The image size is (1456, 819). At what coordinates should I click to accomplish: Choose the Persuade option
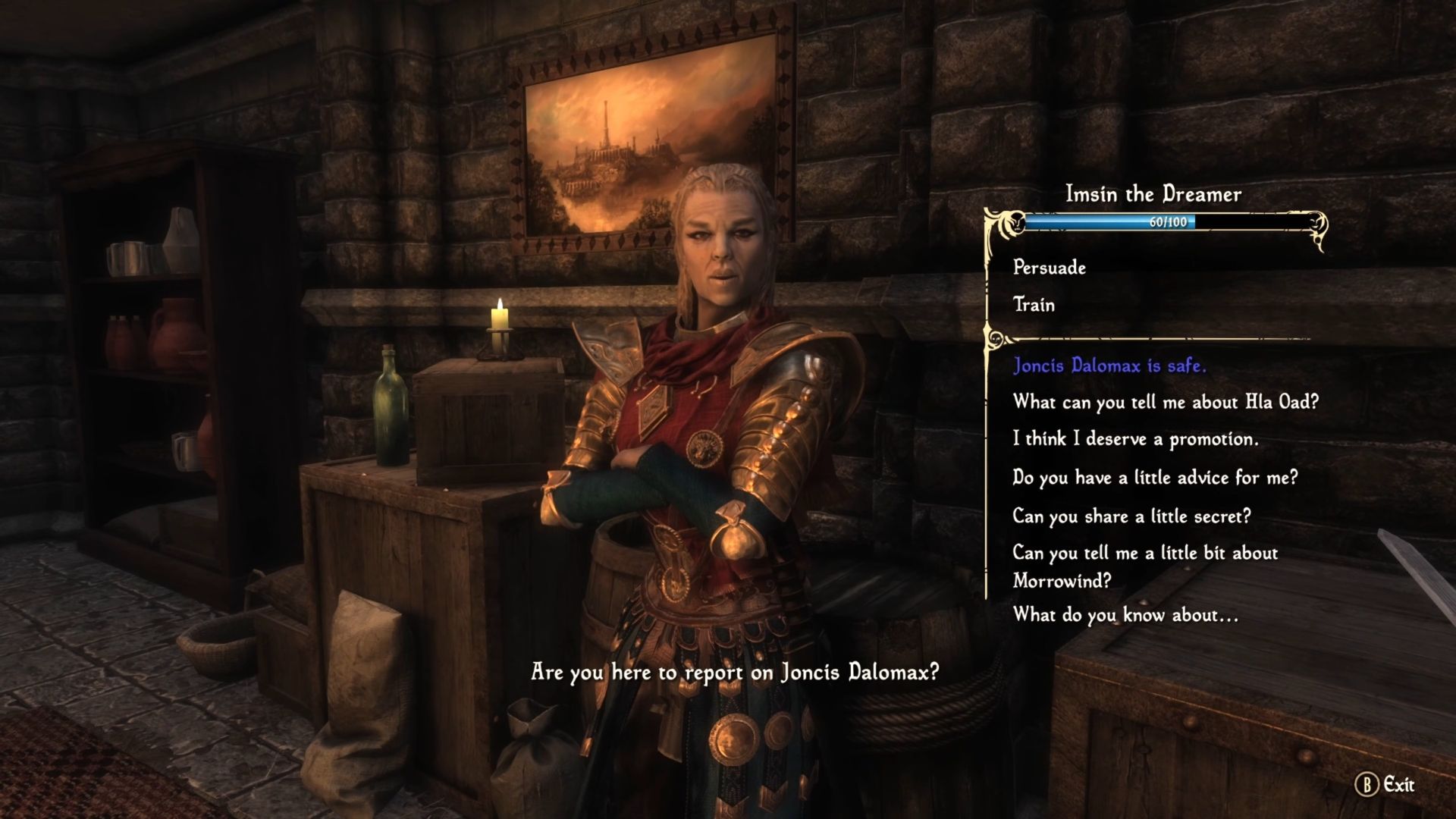click(1050, 268)
